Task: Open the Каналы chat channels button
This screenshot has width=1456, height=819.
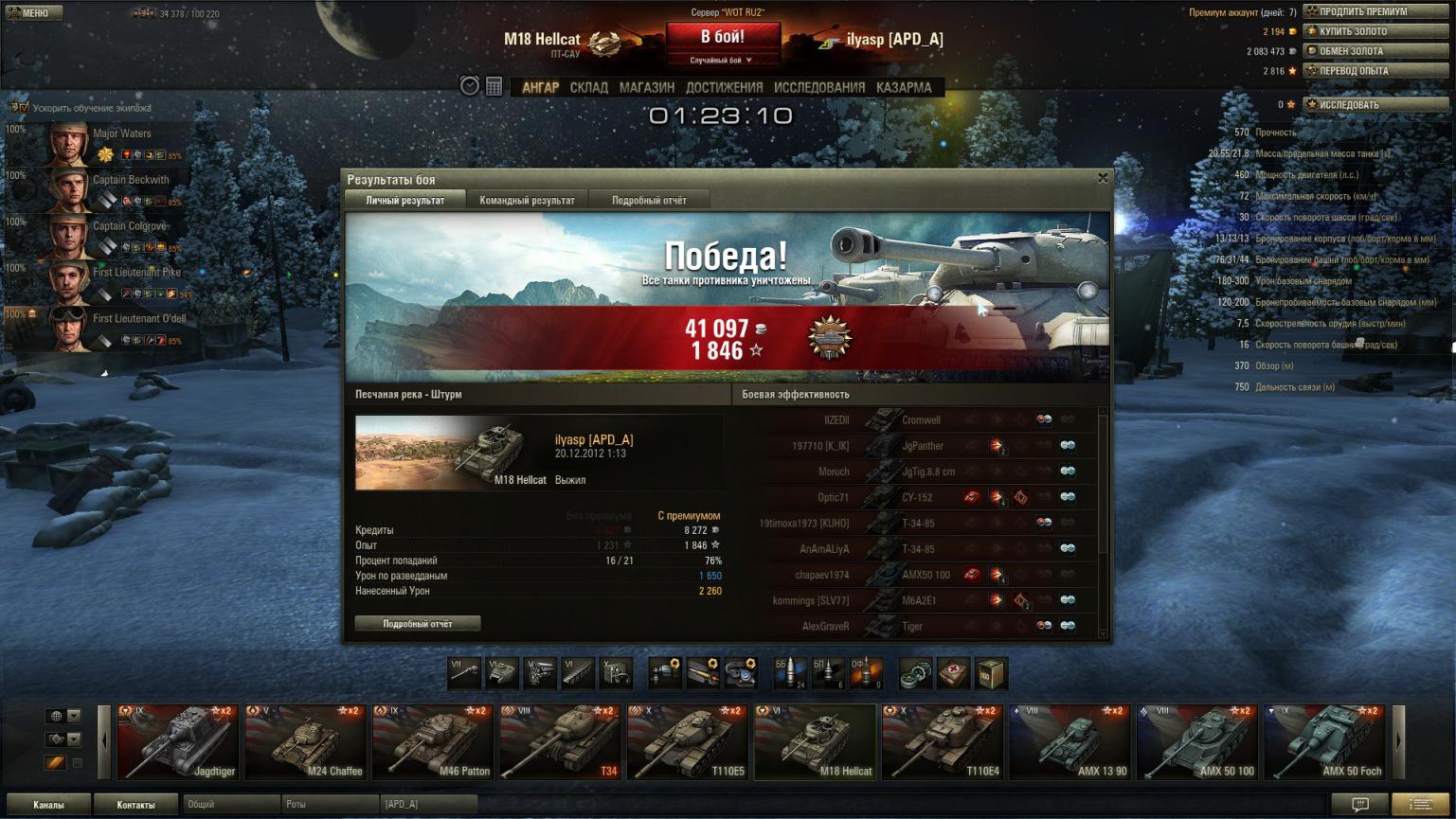Action: 49,805
